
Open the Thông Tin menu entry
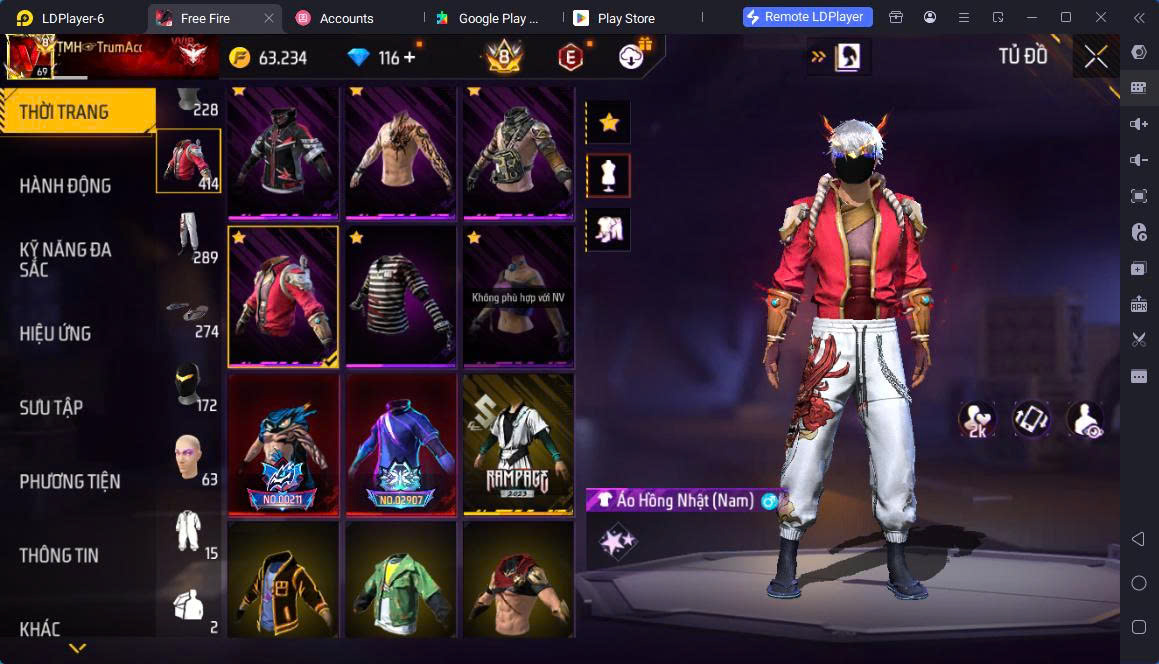[59, 555]
